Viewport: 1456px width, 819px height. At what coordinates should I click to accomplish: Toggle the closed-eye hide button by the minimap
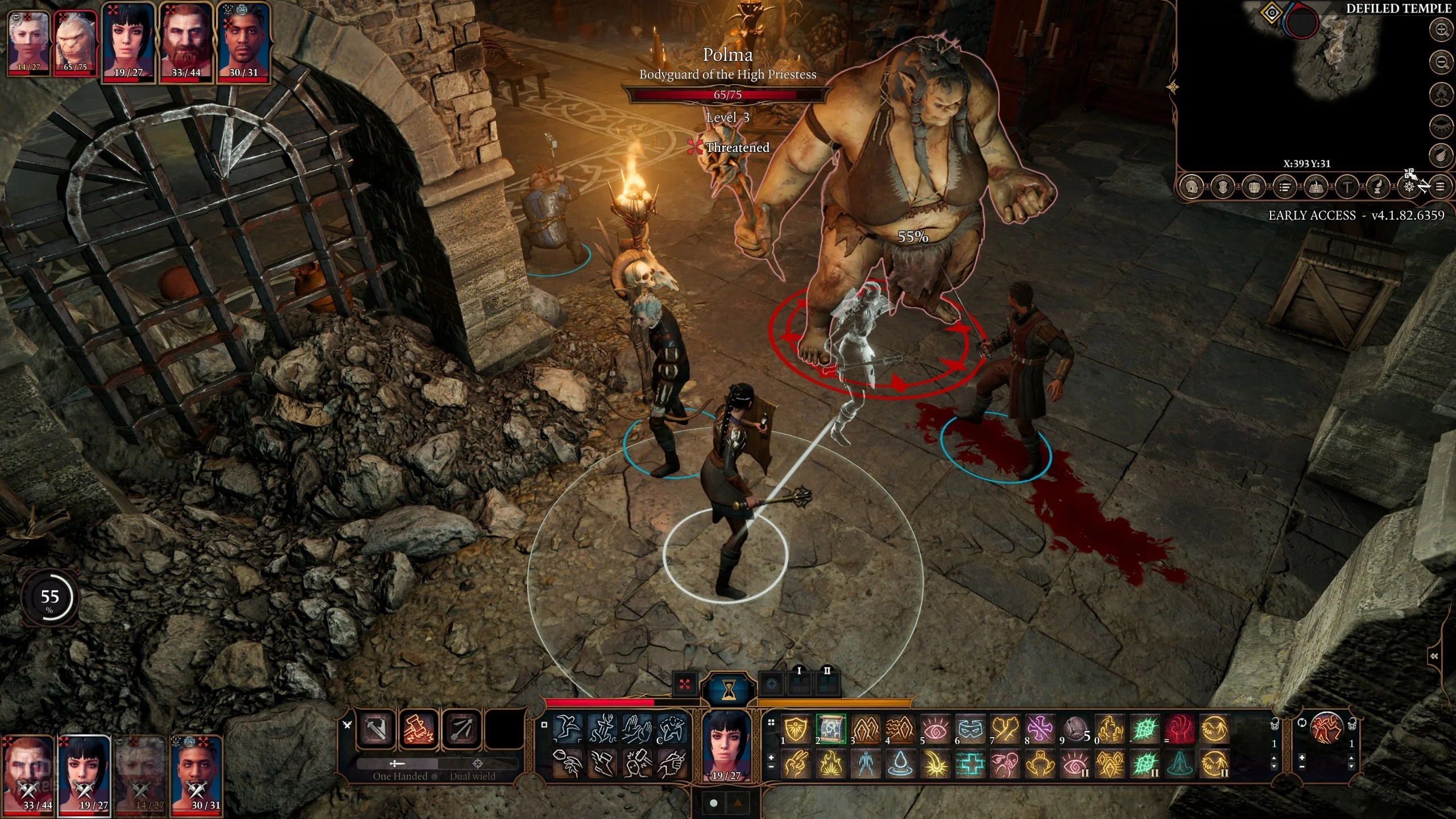click(x=1442, y=124)
